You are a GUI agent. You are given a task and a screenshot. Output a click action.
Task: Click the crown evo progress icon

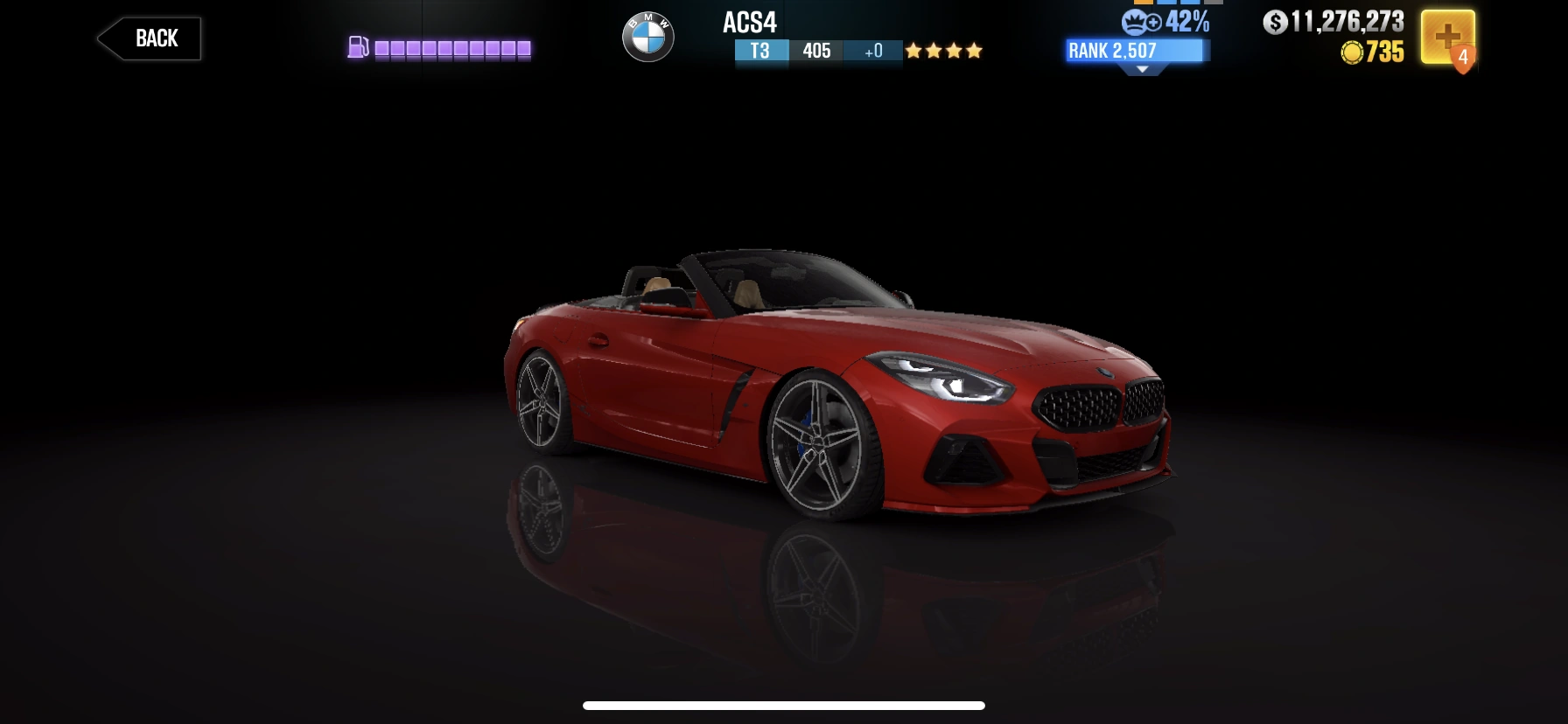point(1135,23)
